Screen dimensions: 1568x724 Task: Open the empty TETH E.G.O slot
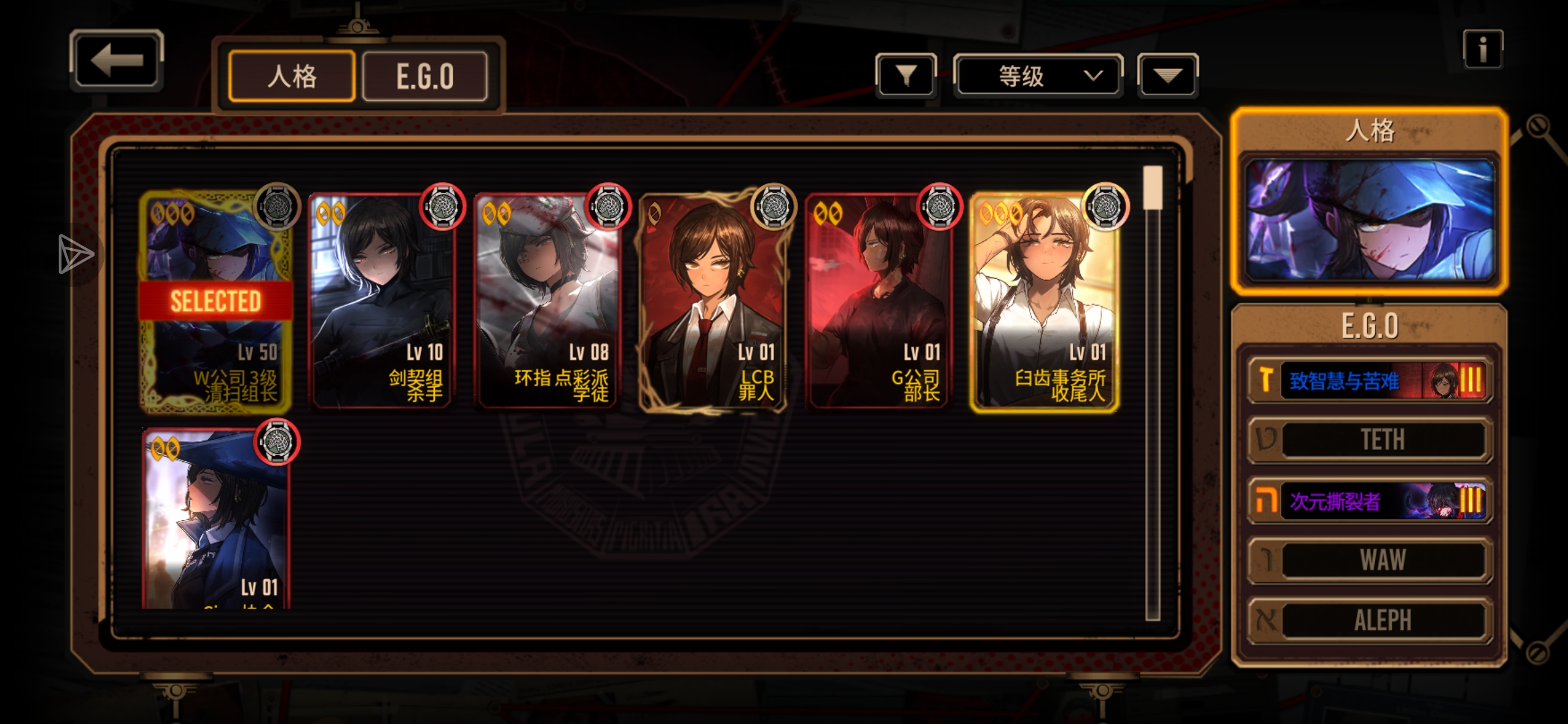(x=1370, y=440)
